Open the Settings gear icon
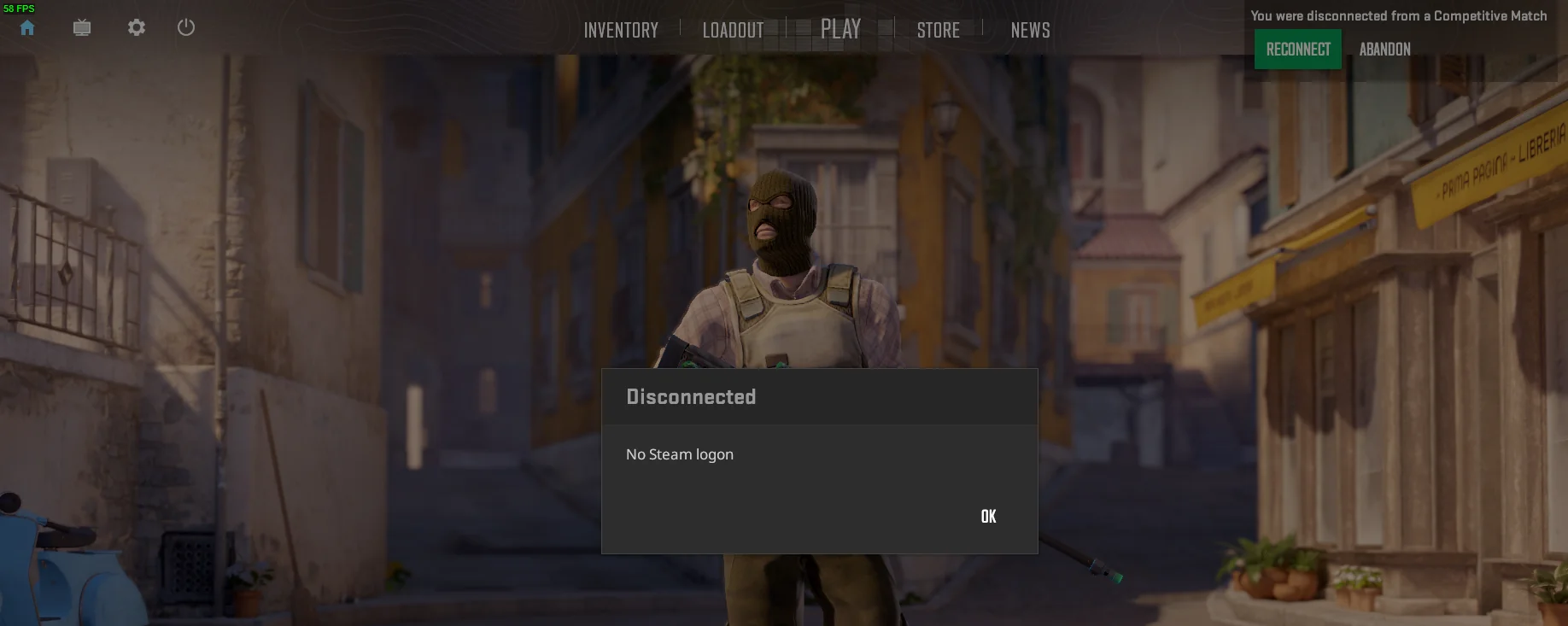1568x626 pixels. [135, 27]
